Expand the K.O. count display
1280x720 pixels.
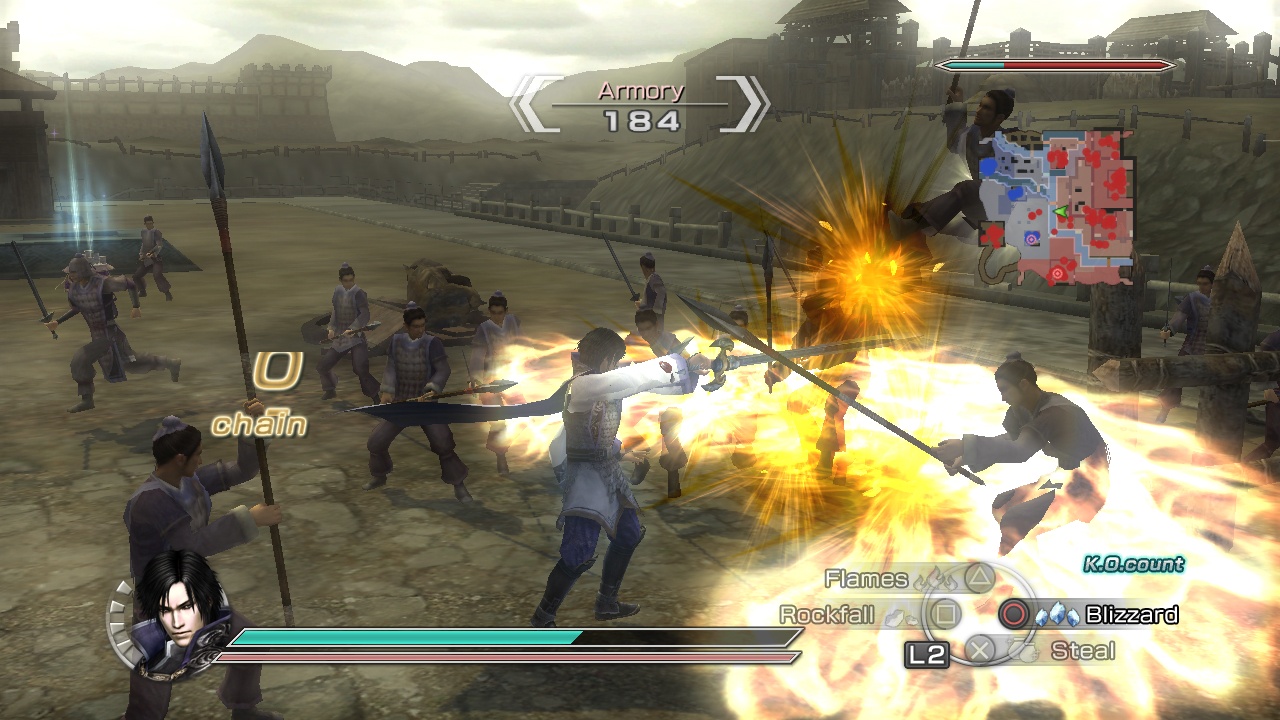pyautogui.click(x=1133, y=563)
